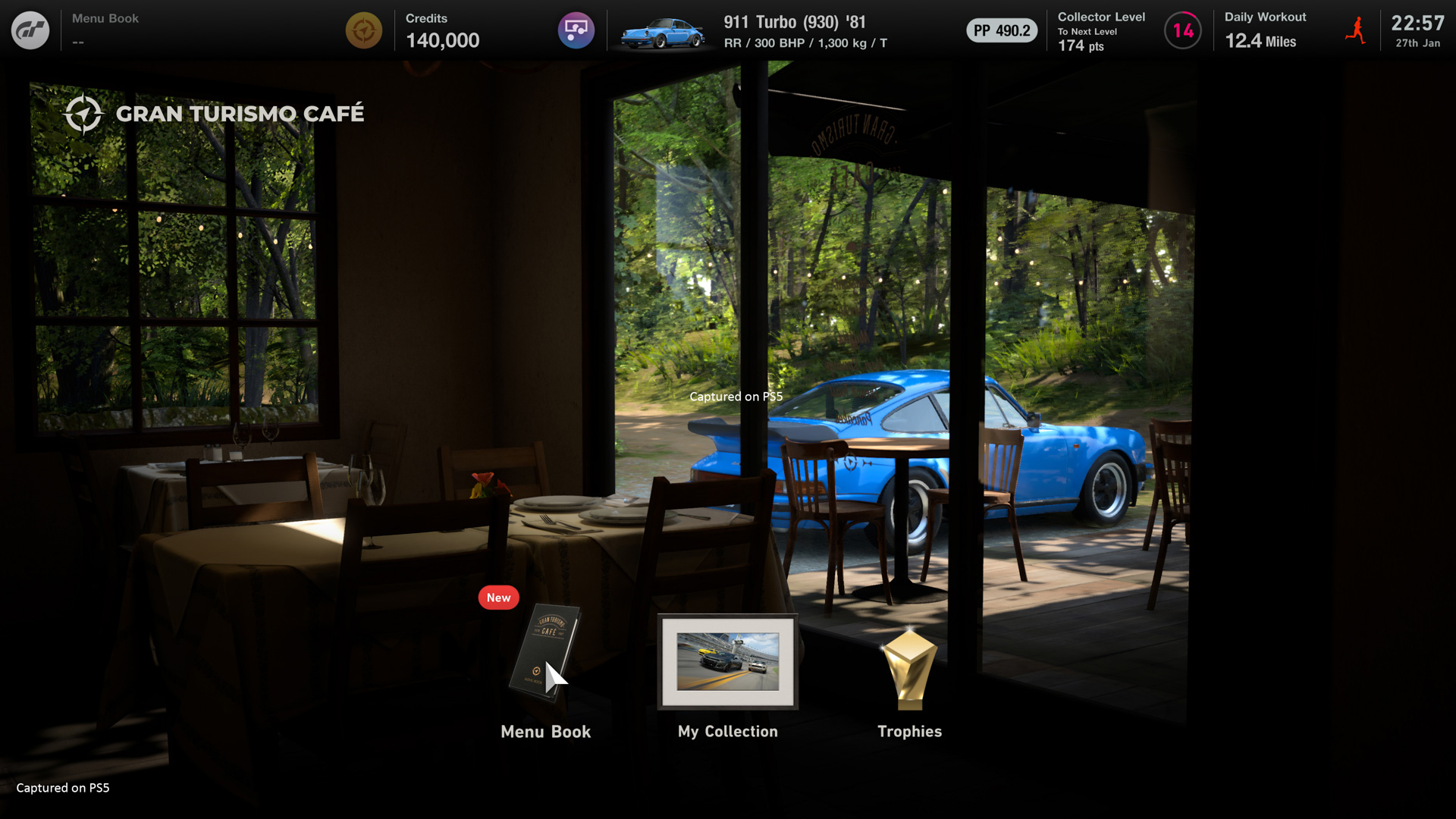Open the Gran Turismo Café emblem logo
The height and width of the screenshot is (819, 1456).
click(86, 113)
